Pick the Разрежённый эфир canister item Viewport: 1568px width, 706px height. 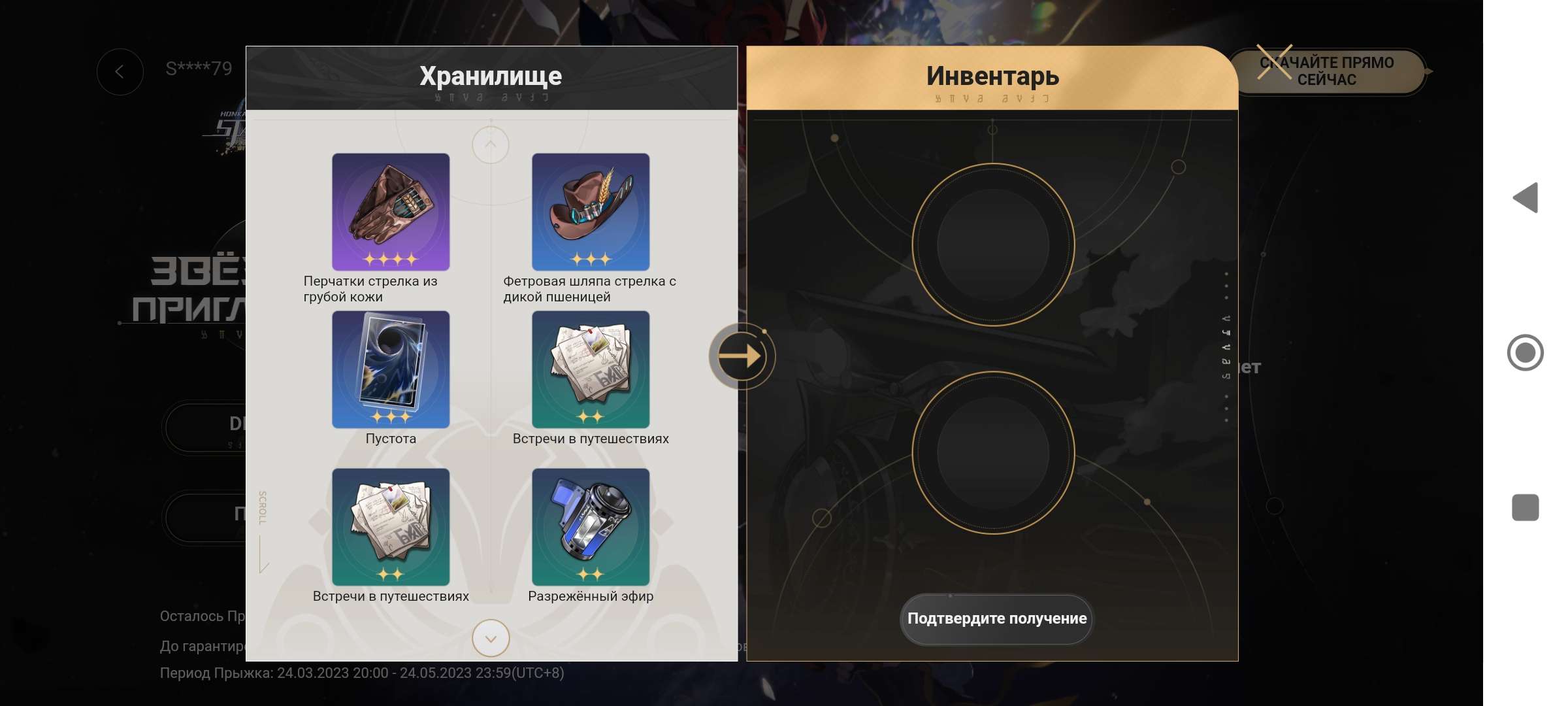[591, 527]
